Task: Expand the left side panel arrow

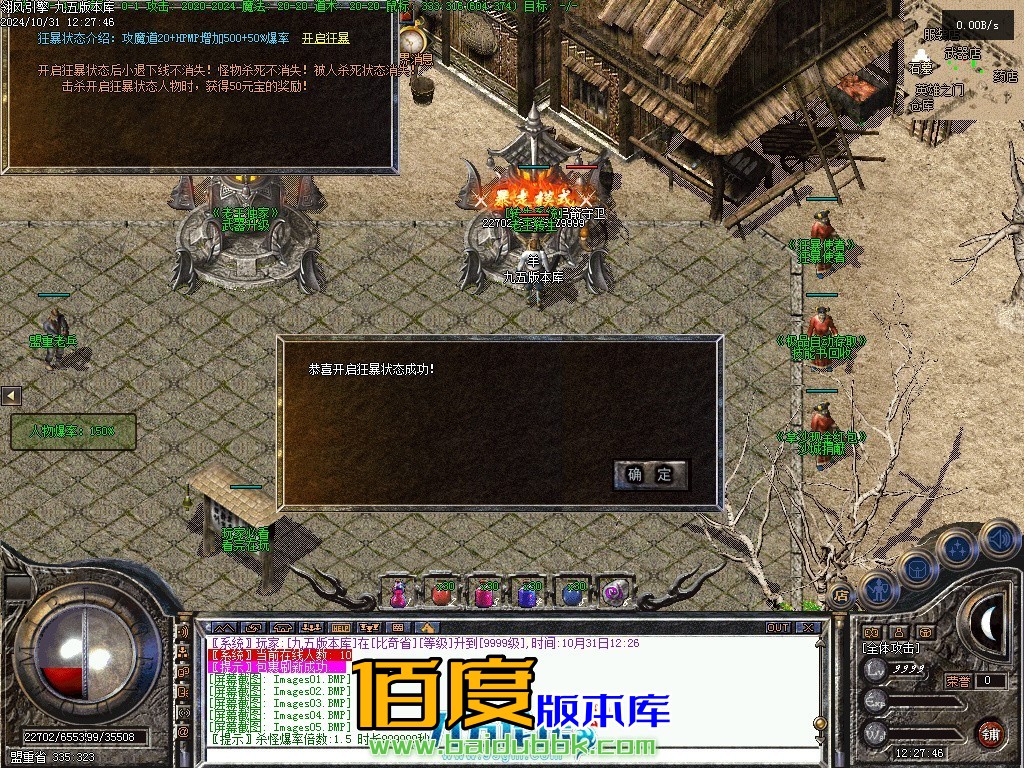Action: click(11, 396)
